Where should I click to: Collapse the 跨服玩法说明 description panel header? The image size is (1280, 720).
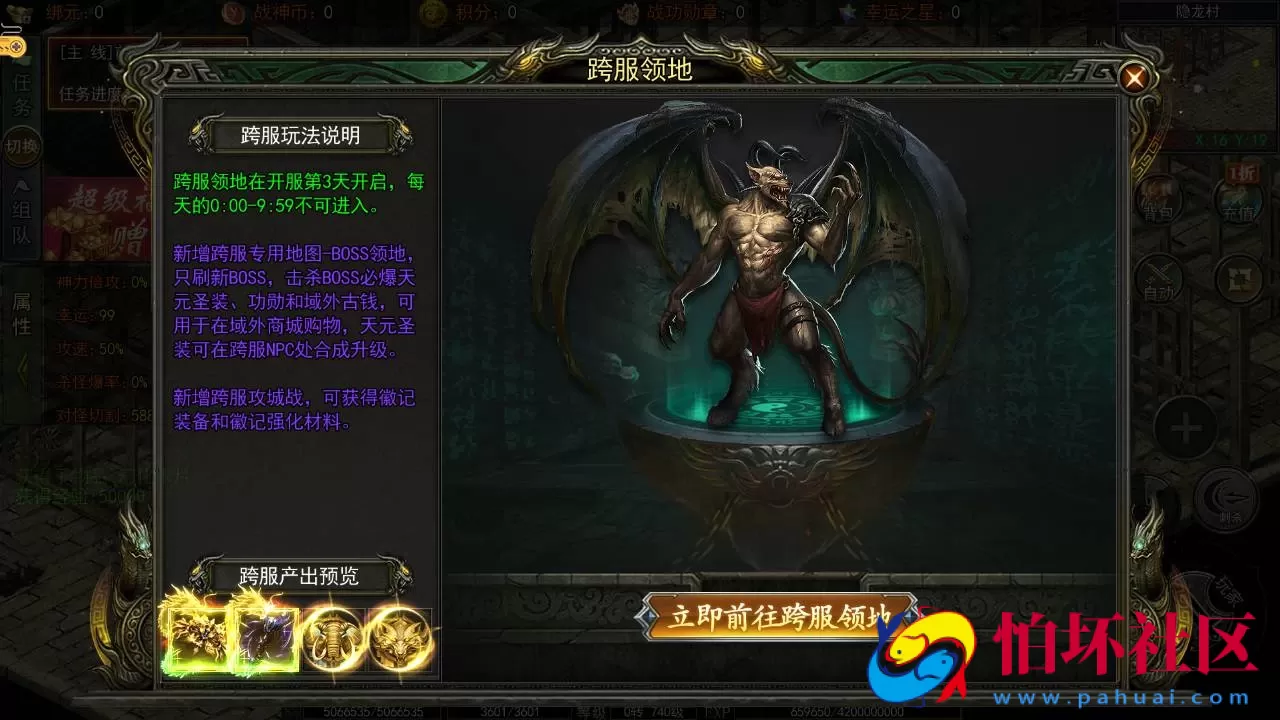300,135
